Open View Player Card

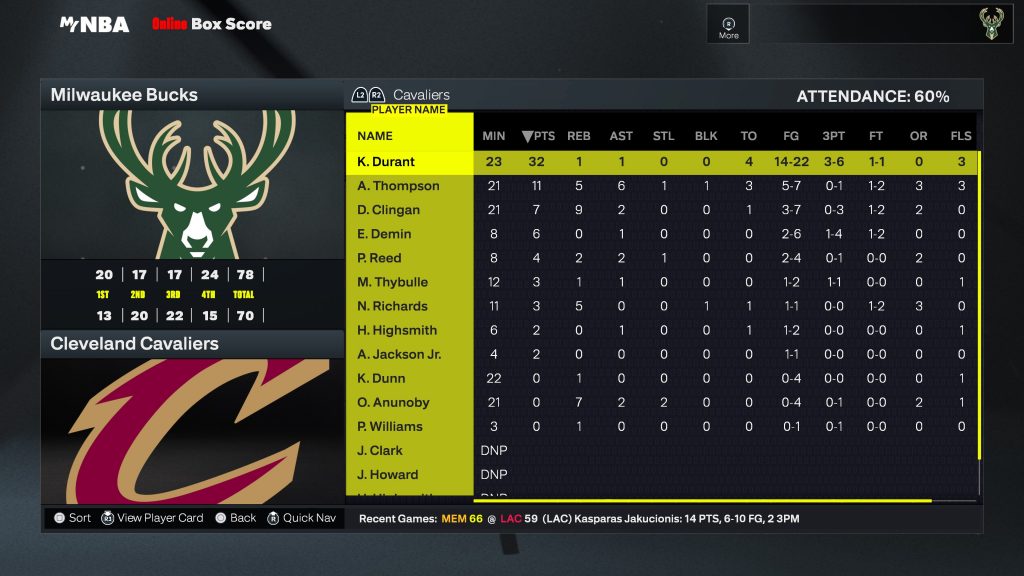pyautogui.click(x=152, y=518)
